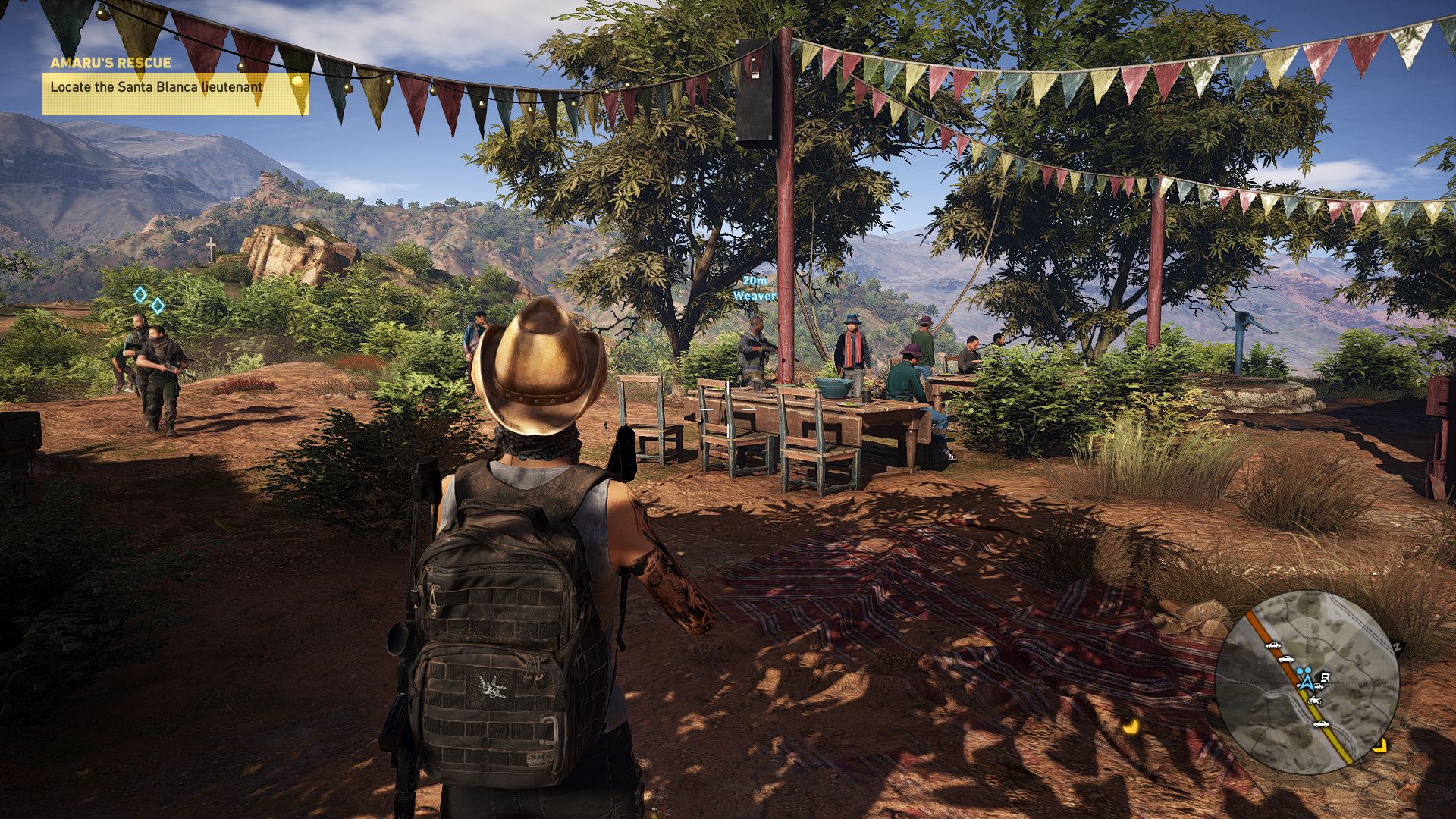Open the circular minimap
1456x819 pixels.
[1307, 681]
